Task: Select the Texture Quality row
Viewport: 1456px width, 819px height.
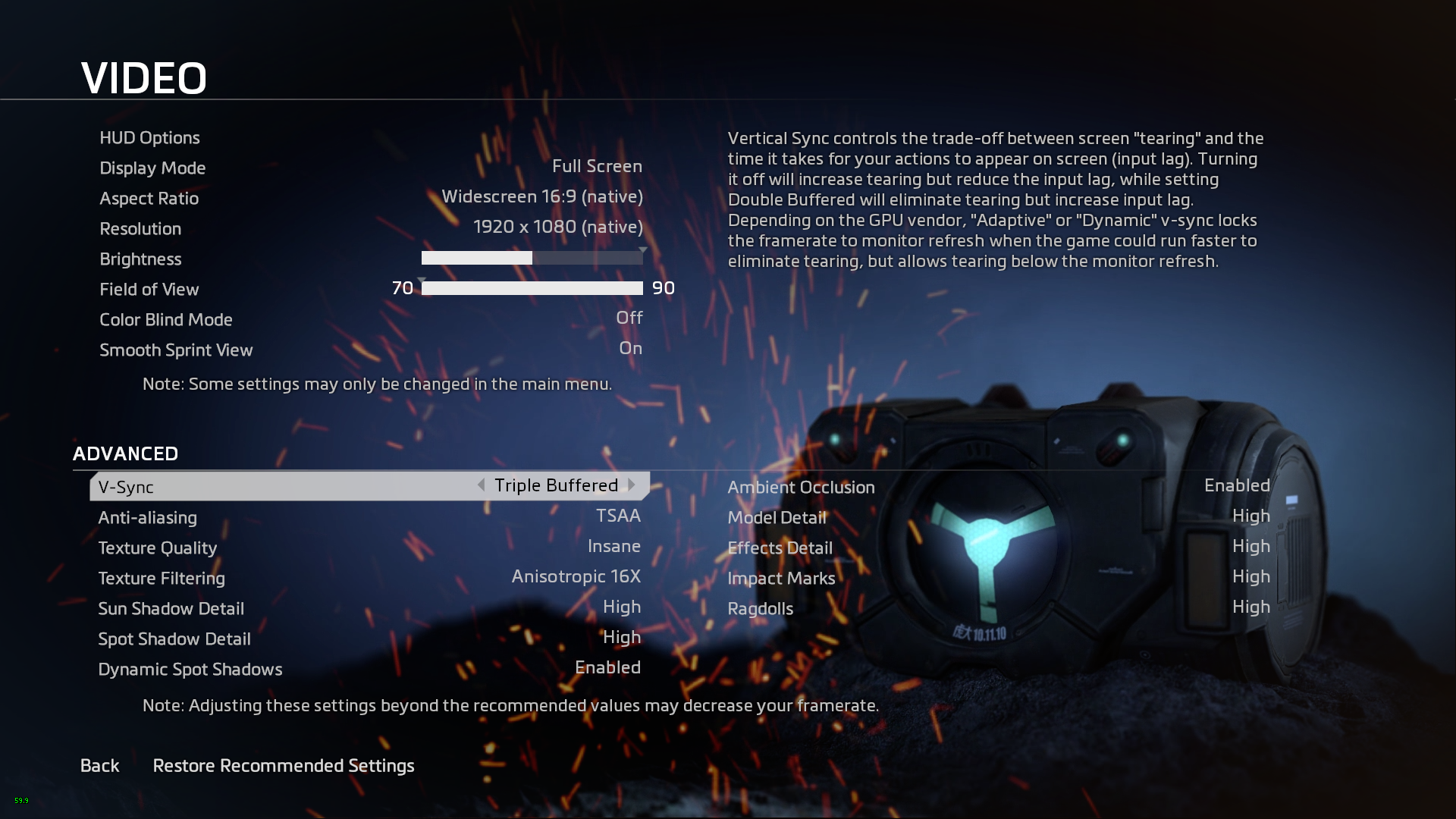Action: click(158, 548)
